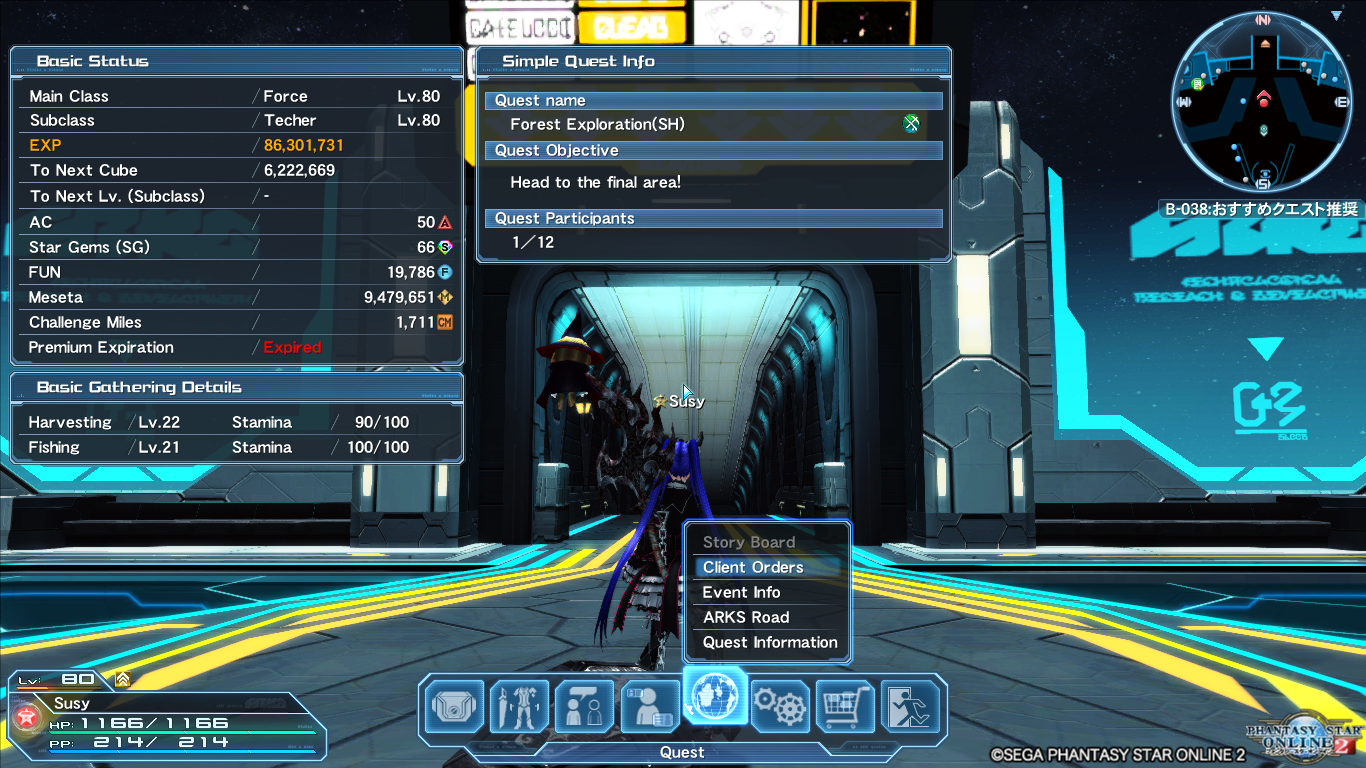This screenshot has height=768, width=1366.
Task: Select Client Orders from the menu
Action: (753, 567)
